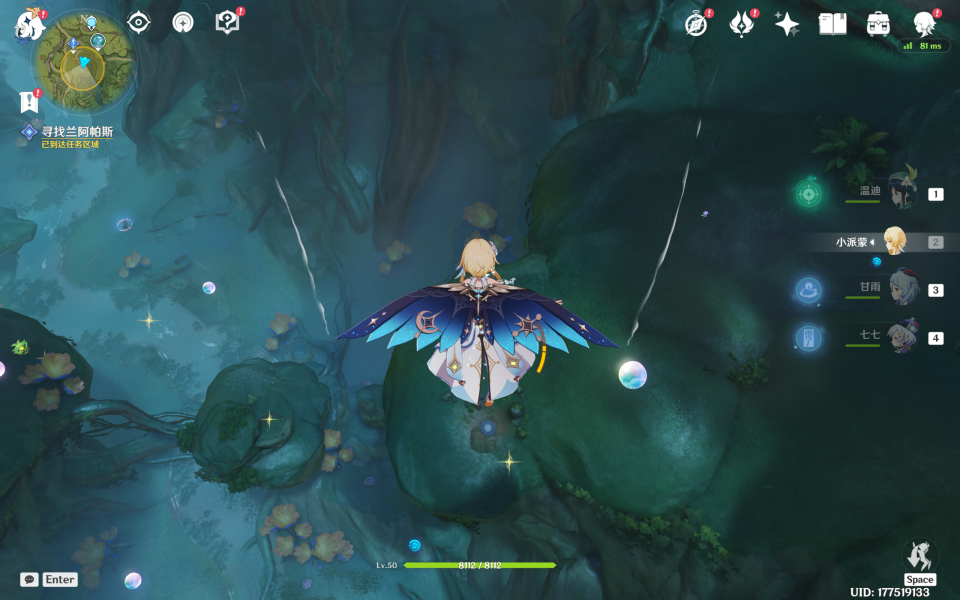The height and width of the screenshot is (600, 960).
Task: Open the Adventurer Handbook book icon
Action: tap(832, 25)
